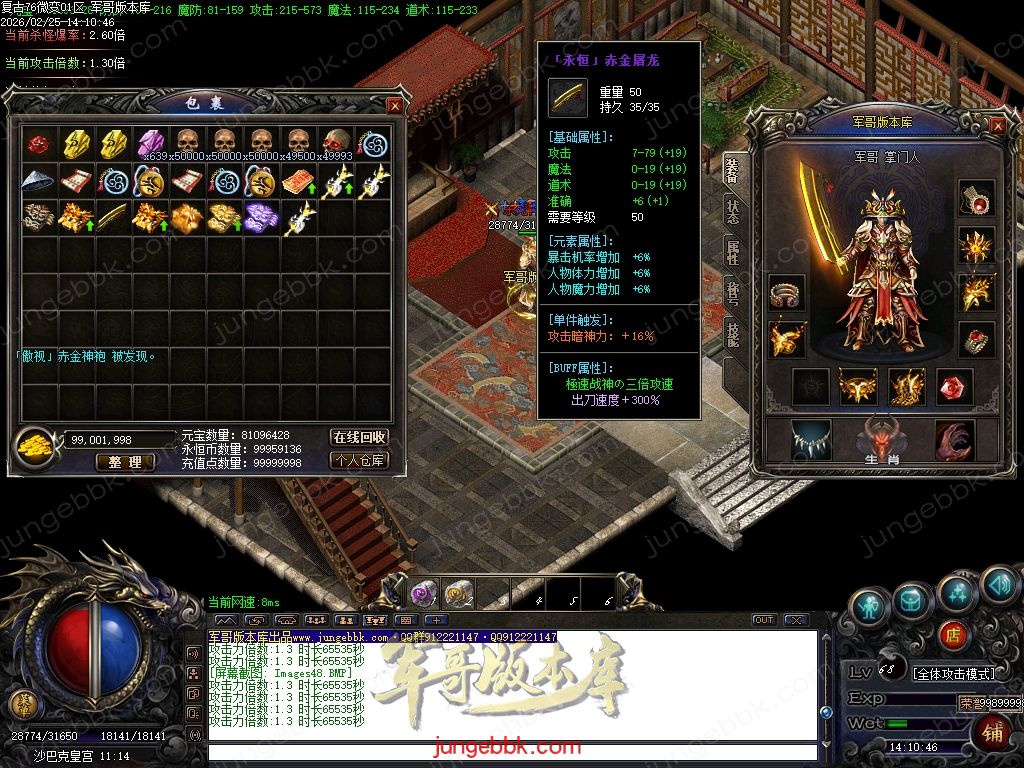Select the red-eyed skull item

tap(335, 144)
